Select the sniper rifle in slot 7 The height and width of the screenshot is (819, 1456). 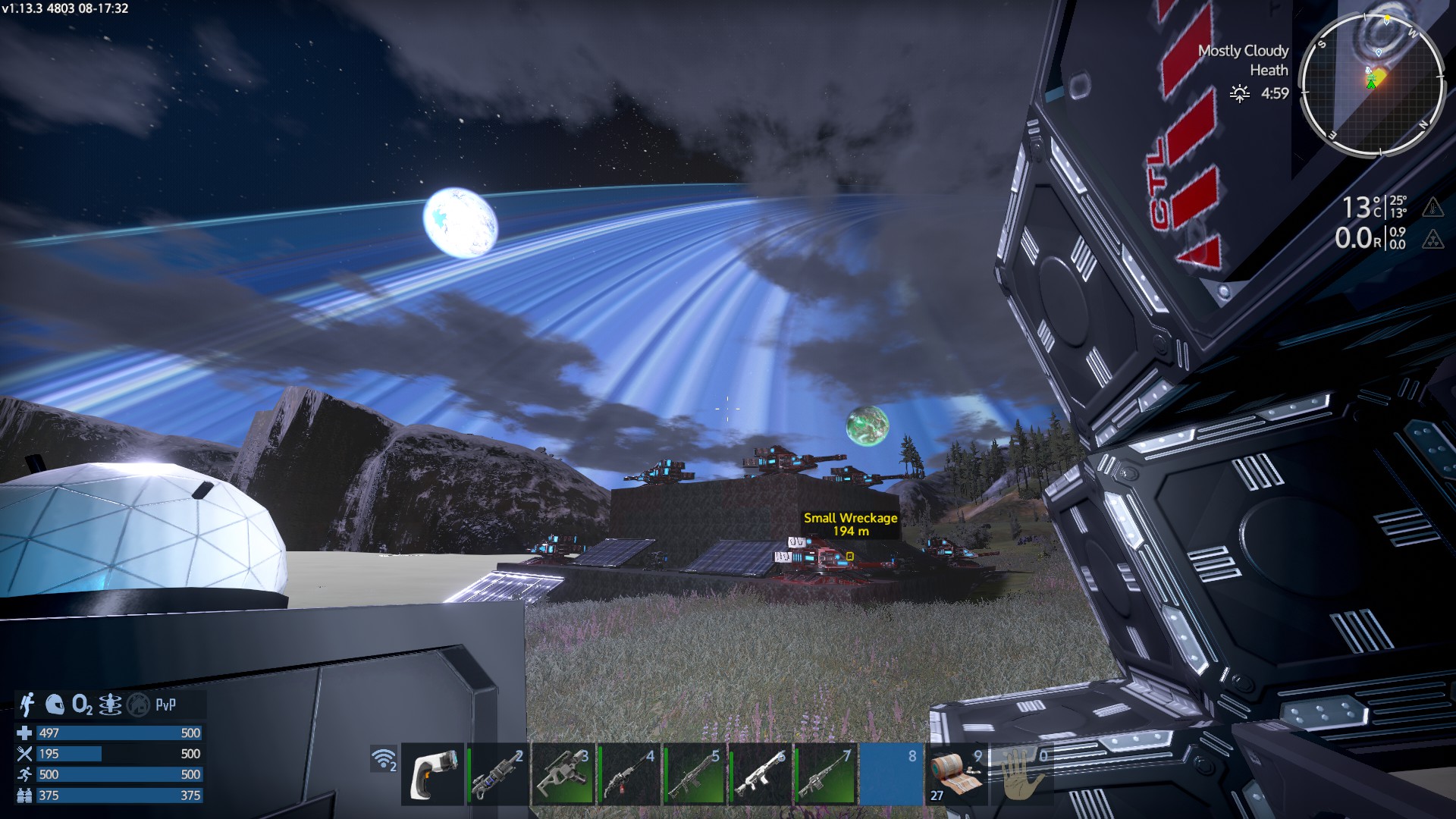(824, 773)
